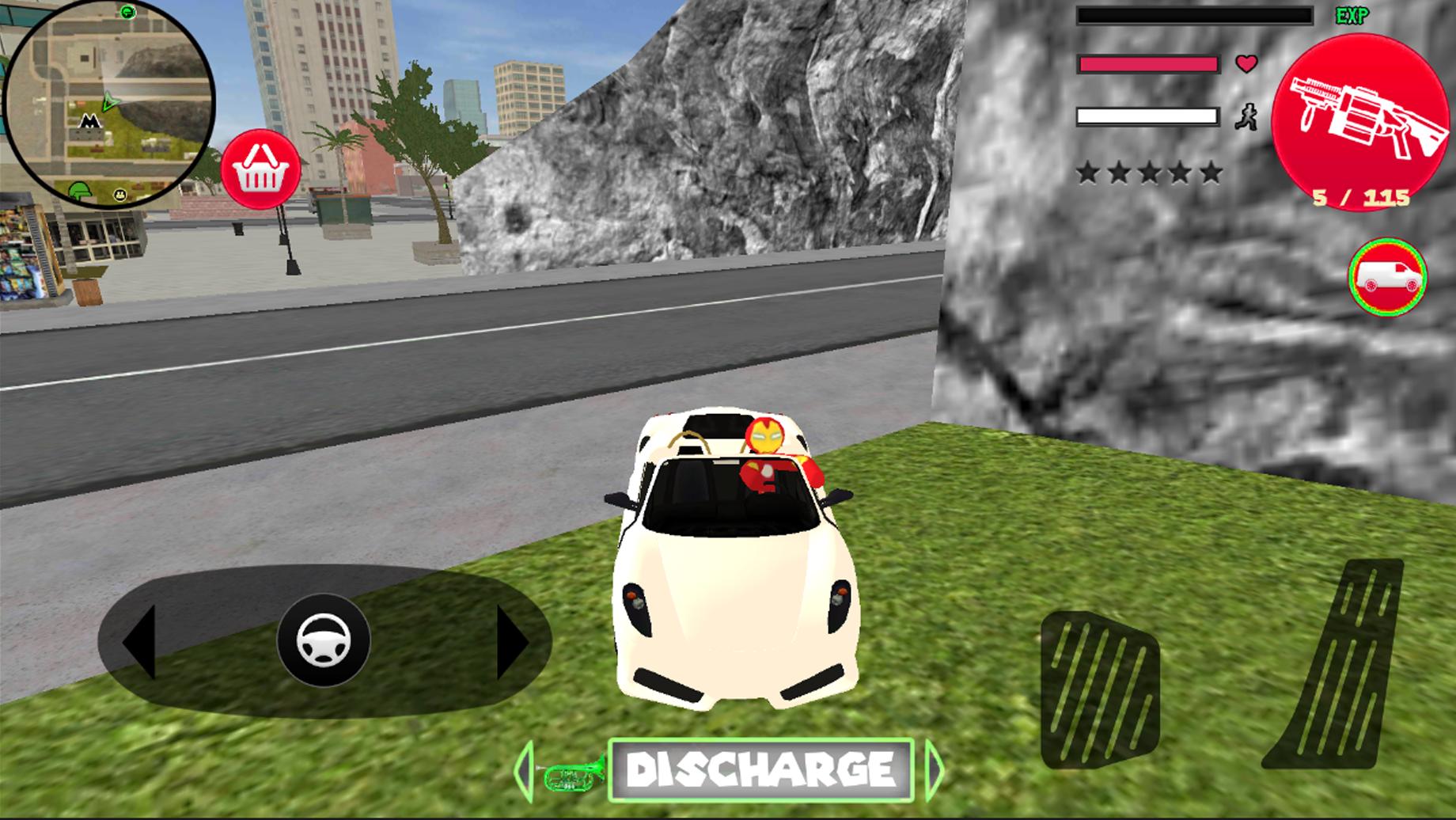1456x820 pixels.
Task: Open the shop basket button
Action: point(260,169)
